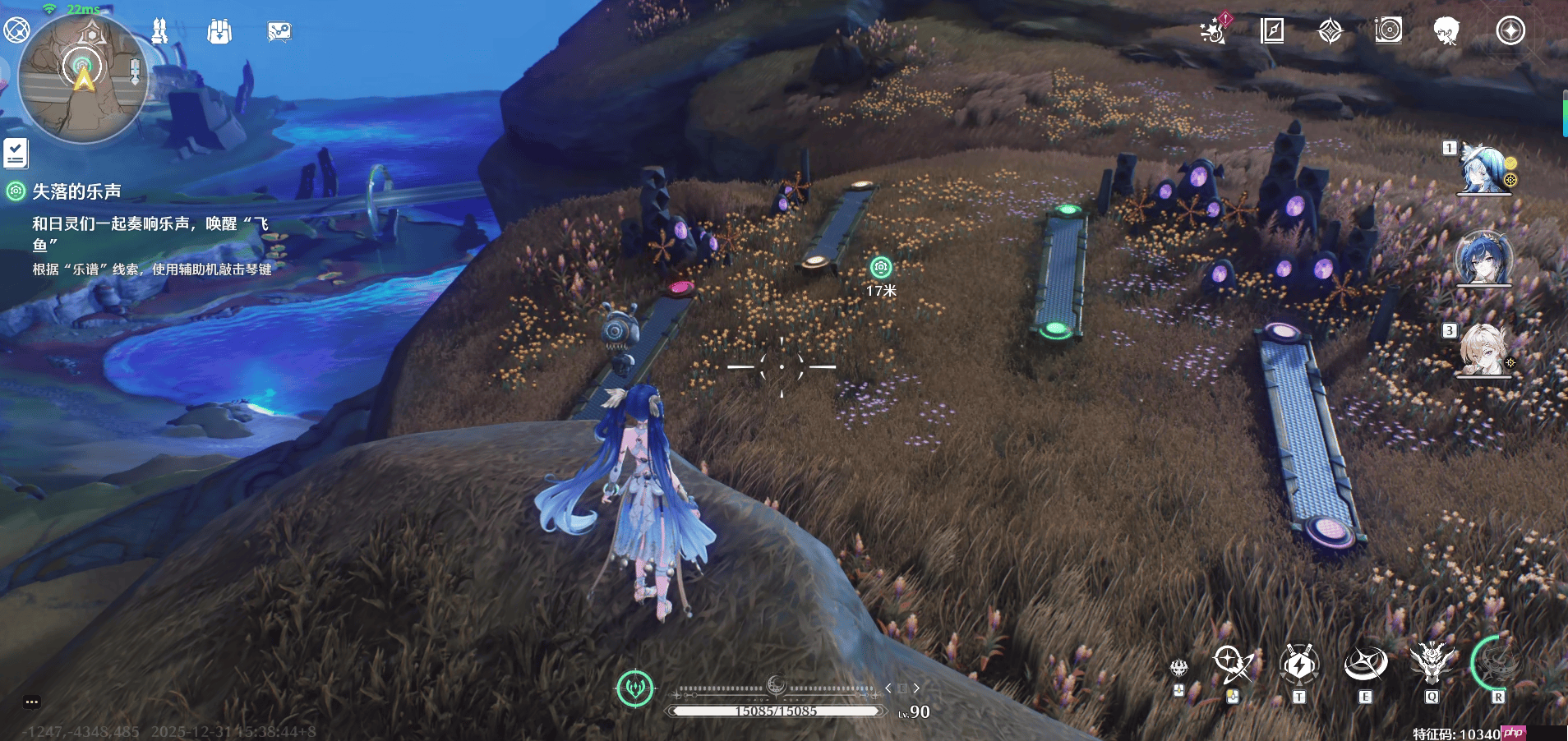Open the four-point star convene icon
Image resolution: width=1568 pixels, height=741 pixels.
click(1330, 31)
